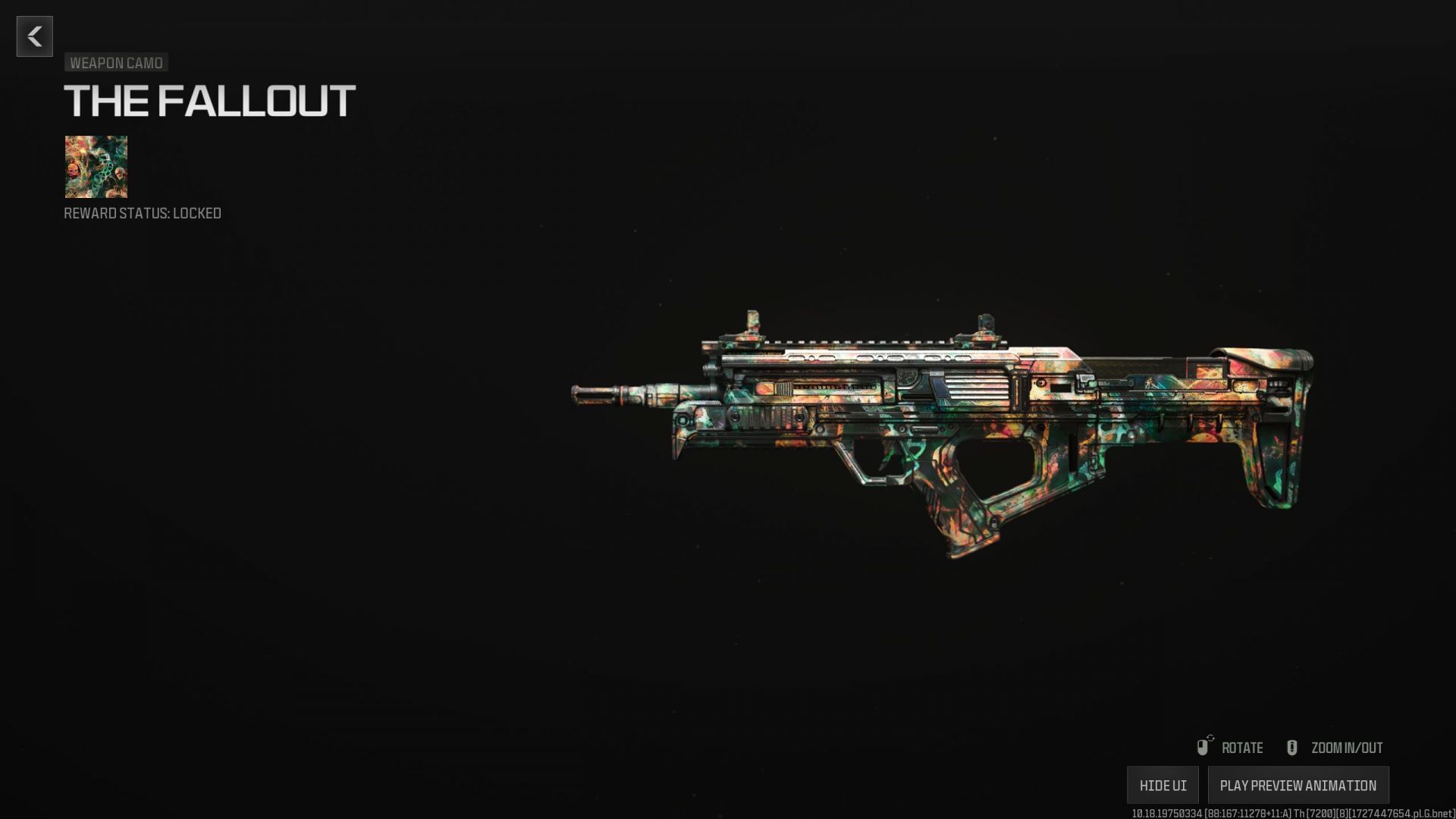Click the weapon's barrel muzzle
The height and width of the screenshot is (819, 1456).
pos(591,394)
